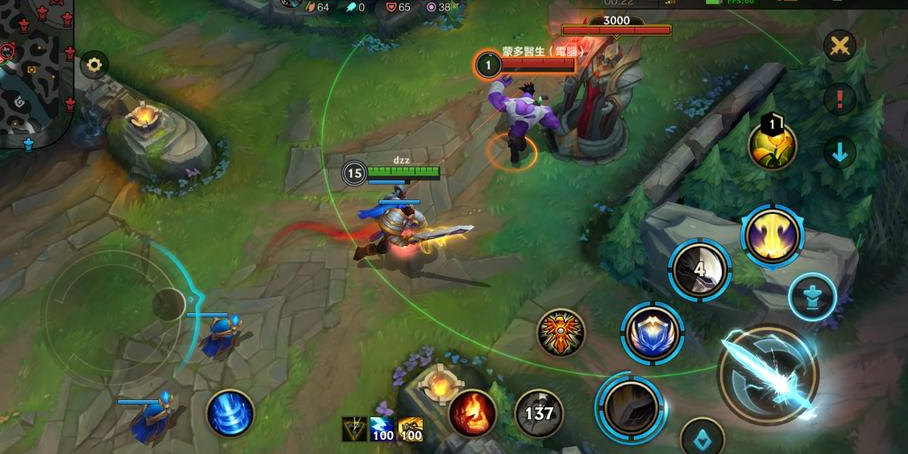Cast the Ignite summoner spell
The height and width of the screenshot is (454, 908).
point(472,412)
